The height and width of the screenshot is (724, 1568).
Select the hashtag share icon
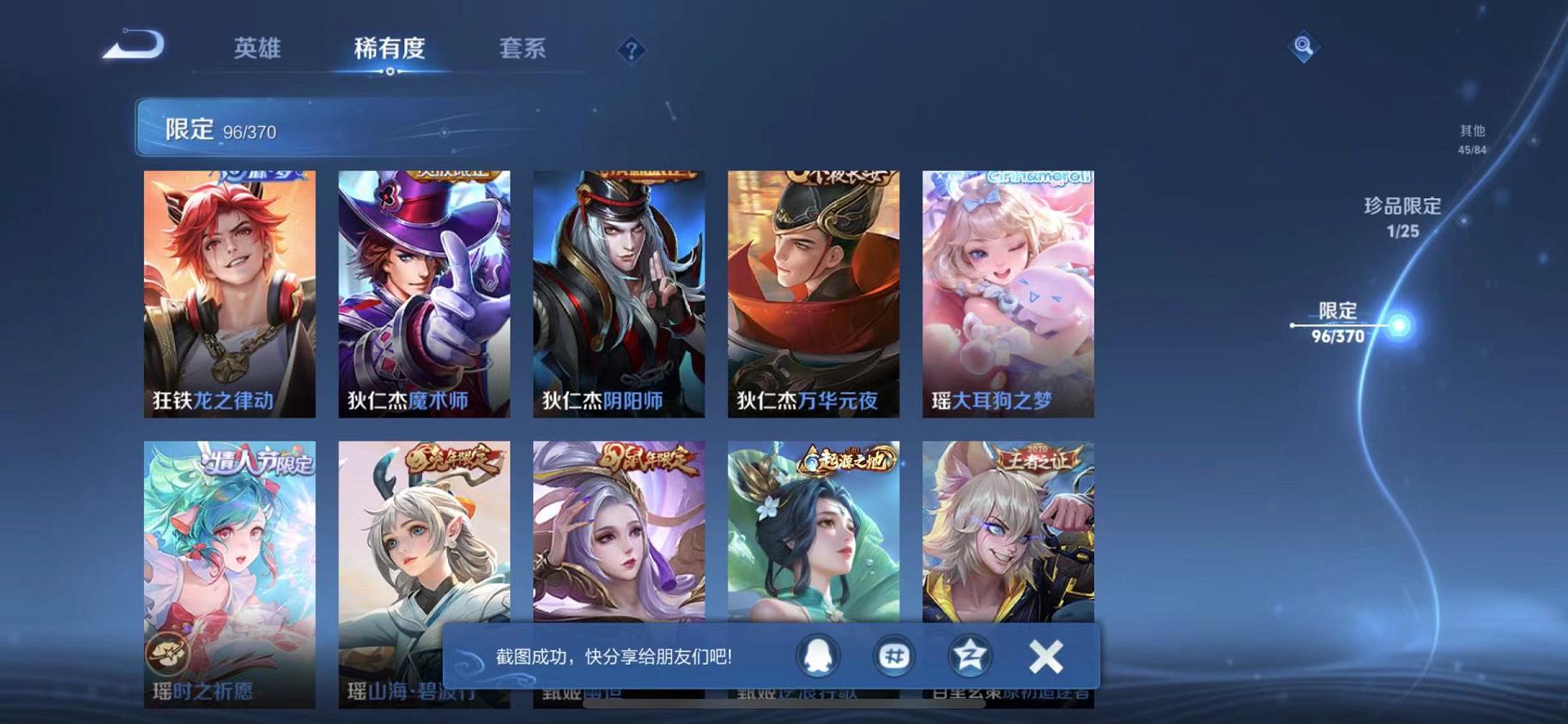pyautogui.click(x=894, y=655)
